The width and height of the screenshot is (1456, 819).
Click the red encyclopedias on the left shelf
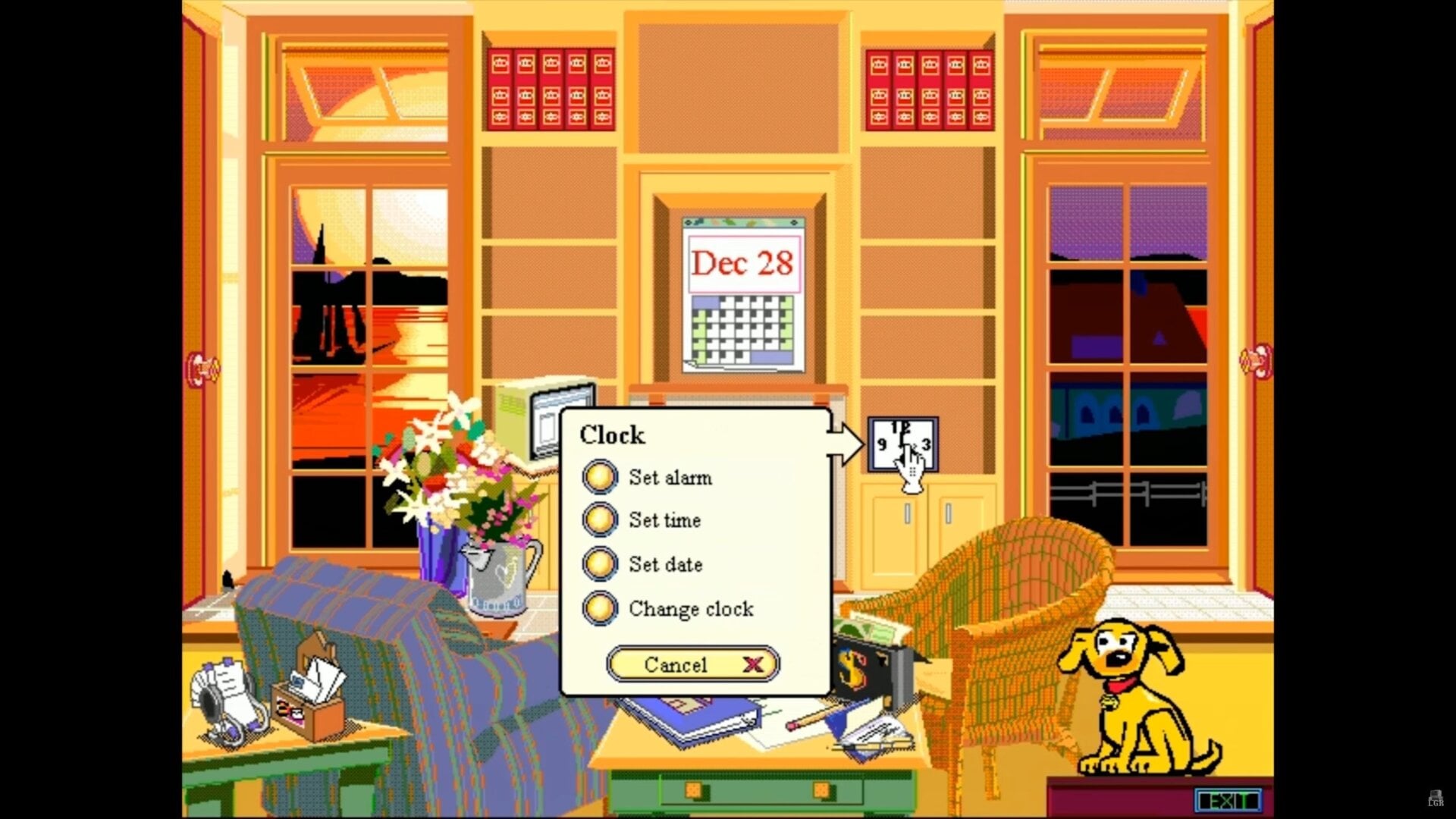pos(550,87)
